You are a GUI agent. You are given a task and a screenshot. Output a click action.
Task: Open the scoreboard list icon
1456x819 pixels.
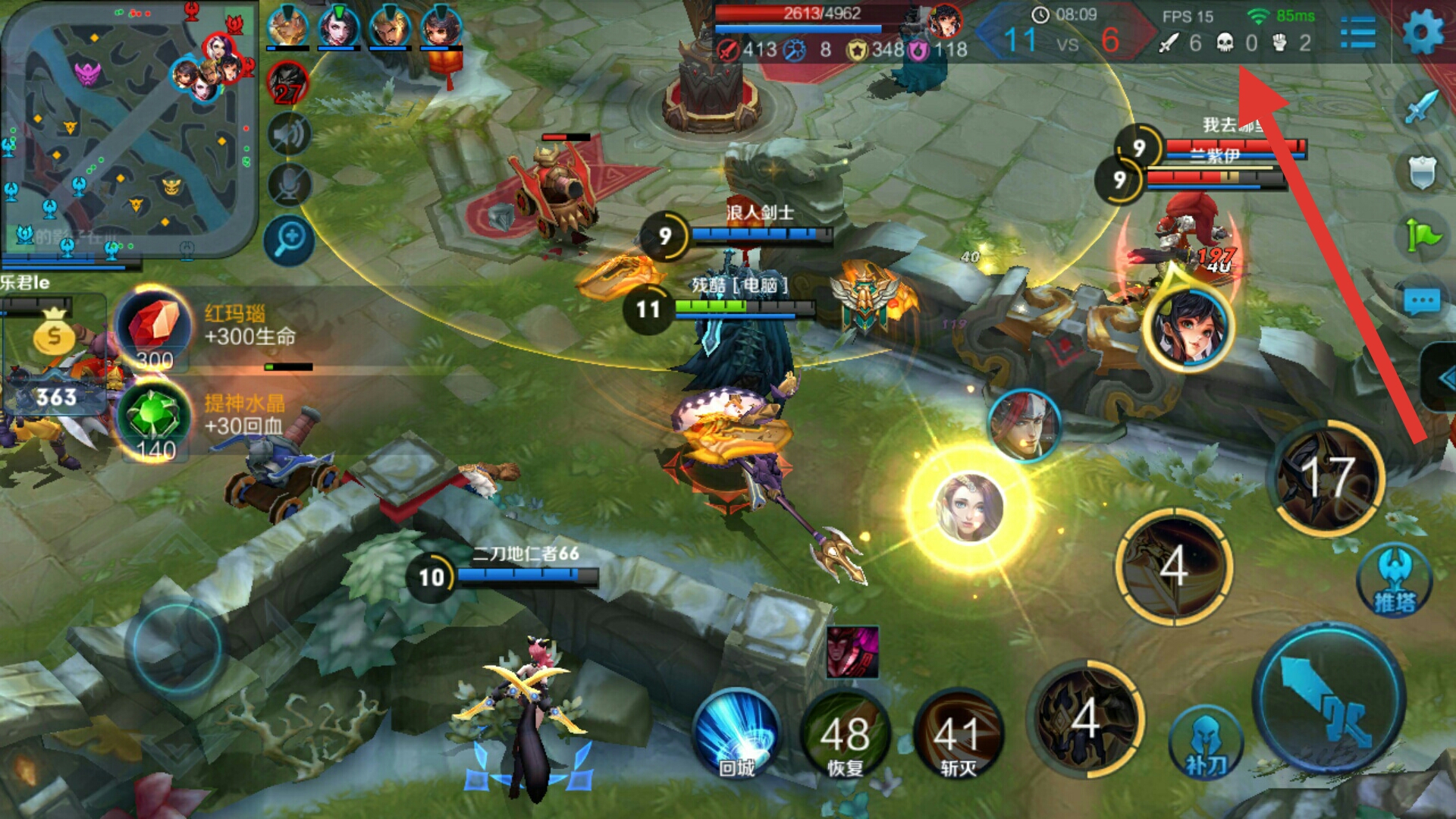click(1357, 33)
